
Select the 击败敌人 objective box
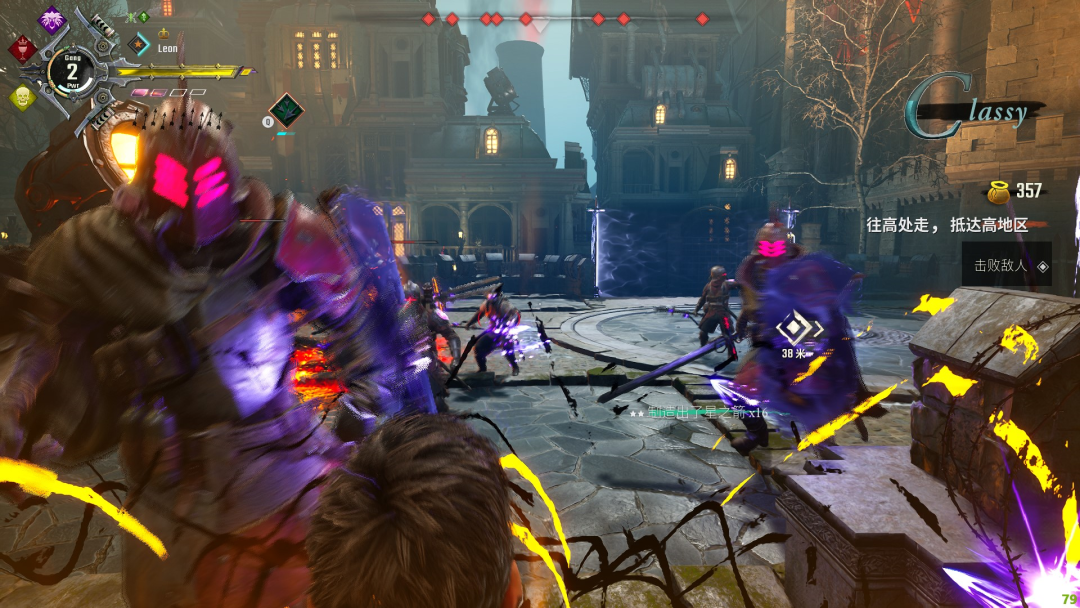point(1006,266)
